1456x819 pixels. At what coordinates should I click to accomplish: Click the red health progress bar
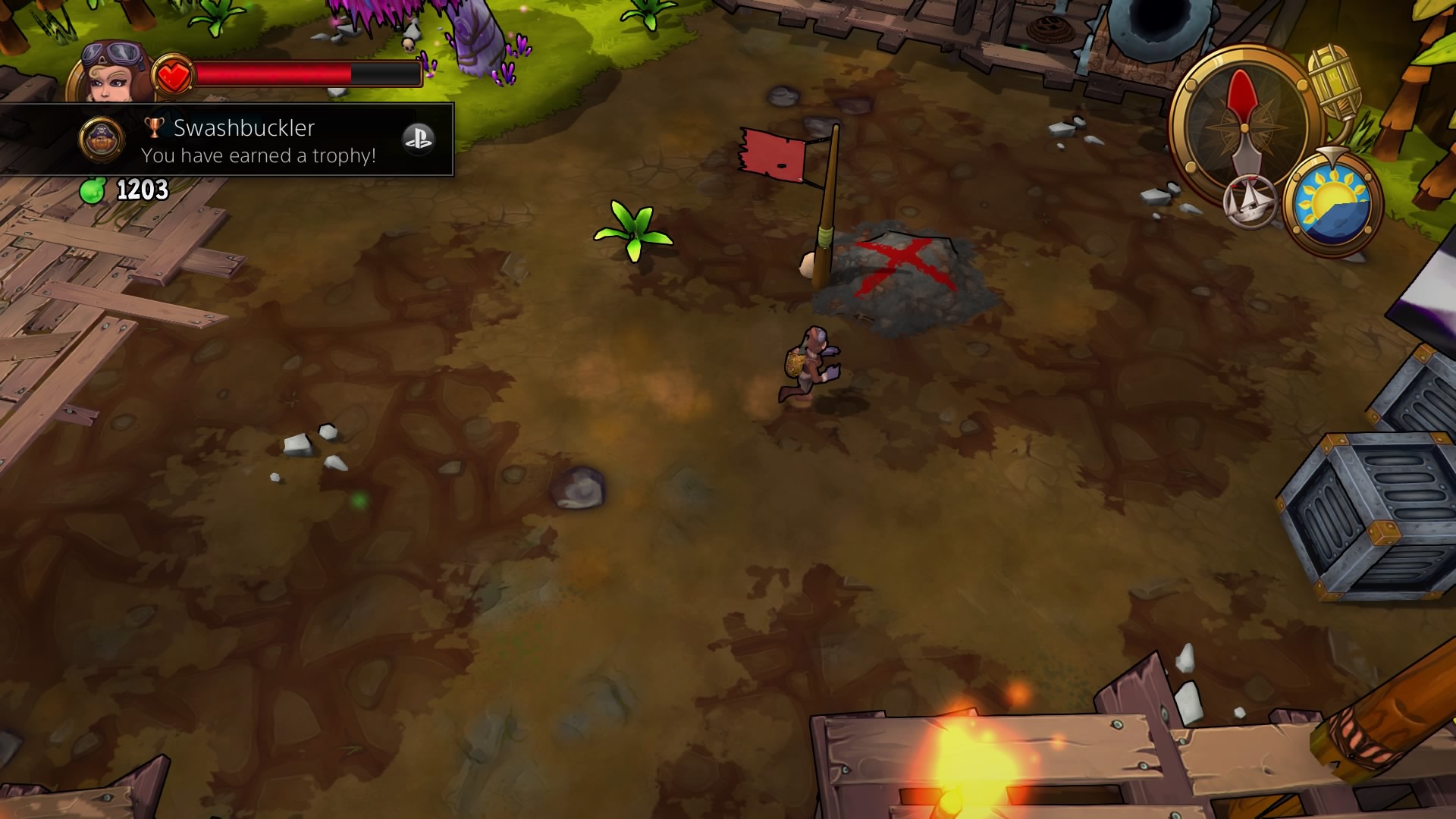(x=273, y=73)
